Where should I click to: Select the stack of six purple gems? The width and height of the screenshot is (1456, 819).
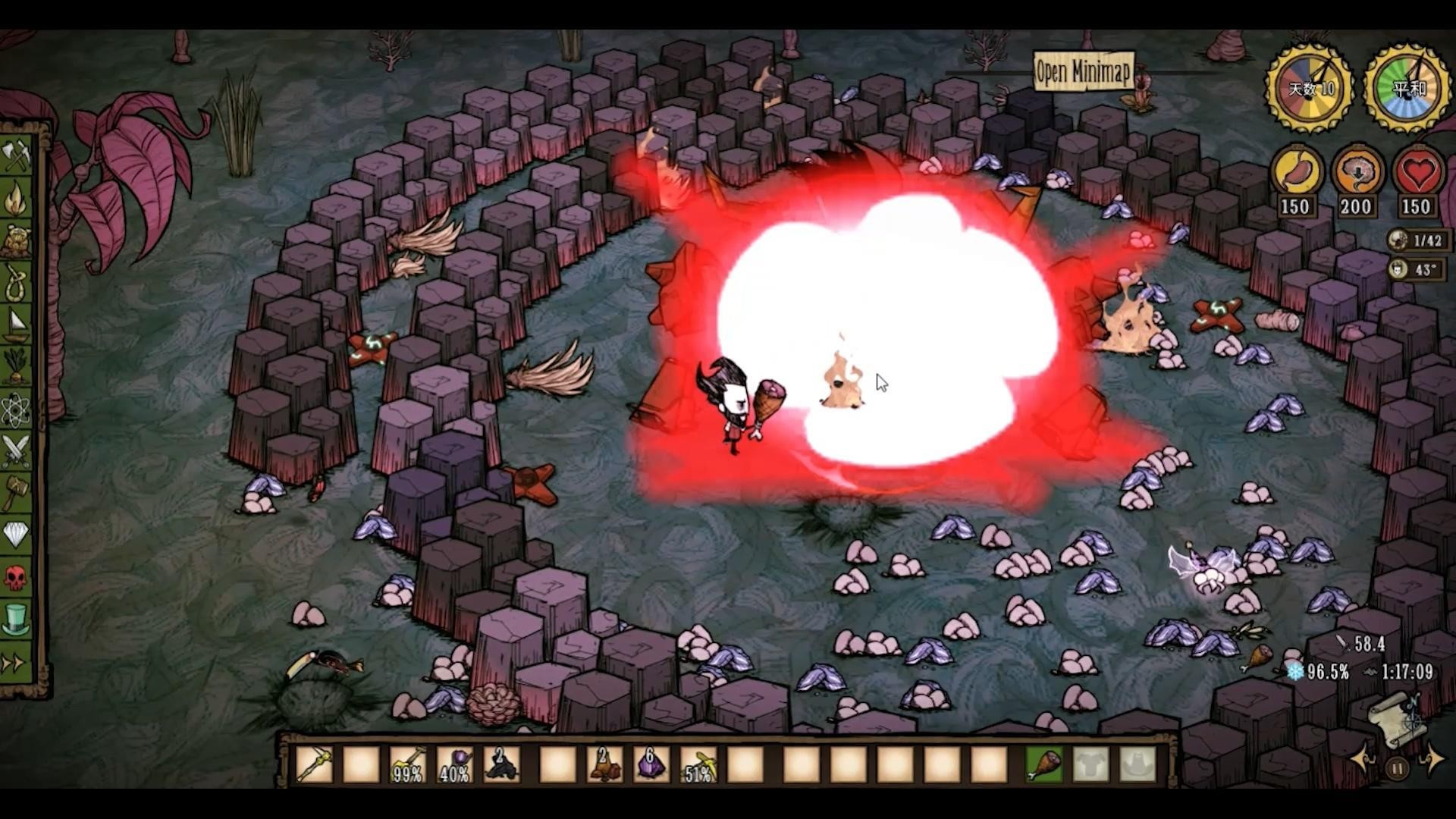[x=650, y=764]
